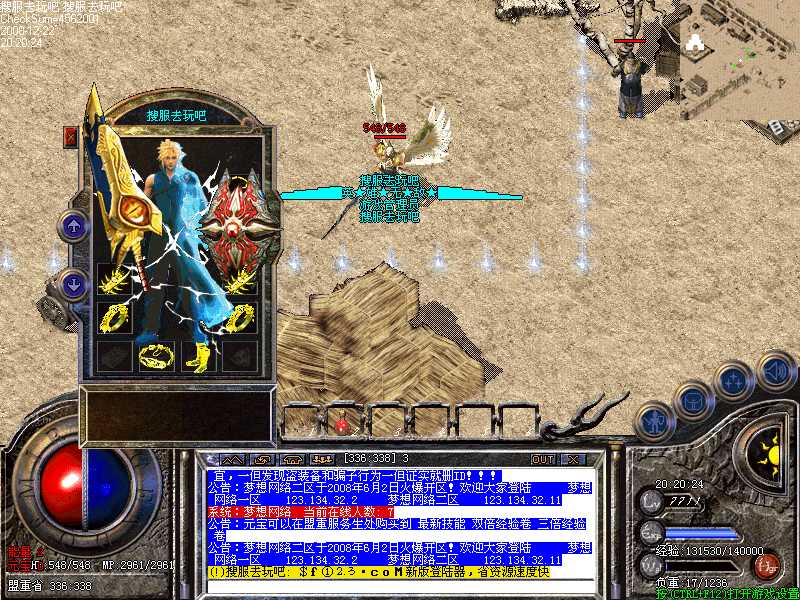
Task: Click the OUT button on the chat bar
Action: (543, 459)
